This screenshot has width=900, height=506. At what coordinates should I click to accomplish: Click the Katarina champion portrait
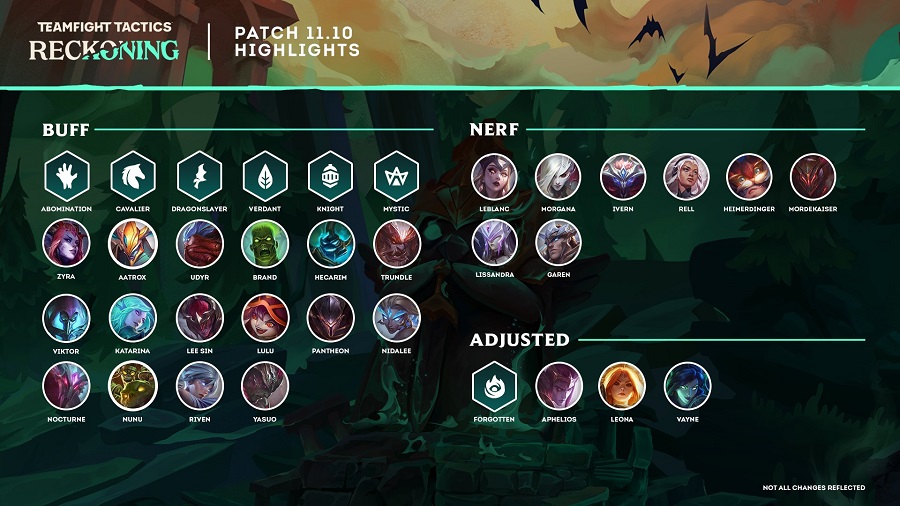132,318
